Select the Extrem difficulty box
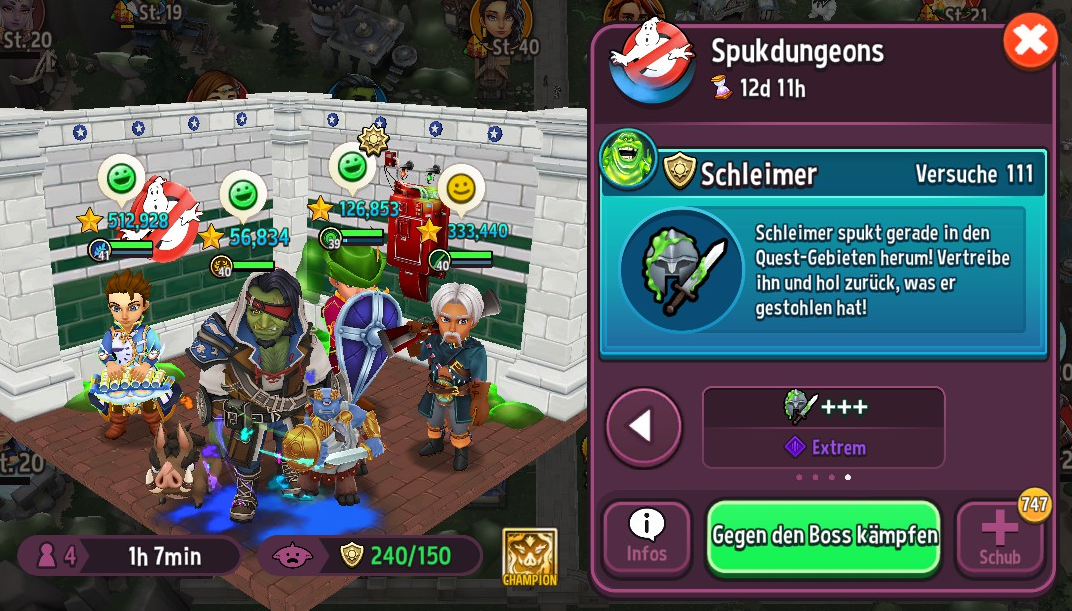The image size is (1072, 611). (824, 427)
